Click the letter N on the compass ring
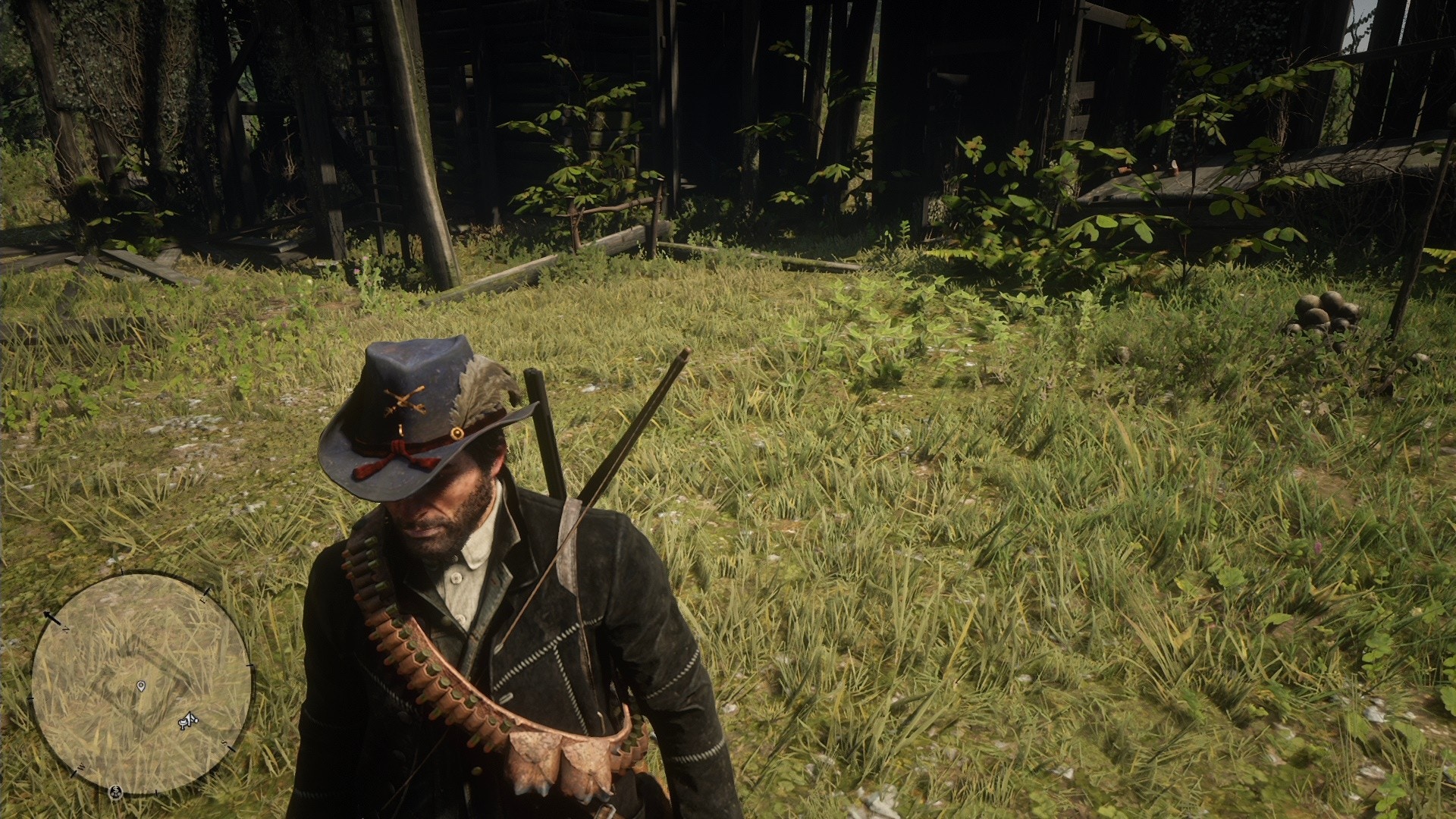This screenshot has height=819, width=1456. click(x=66, y=629)
